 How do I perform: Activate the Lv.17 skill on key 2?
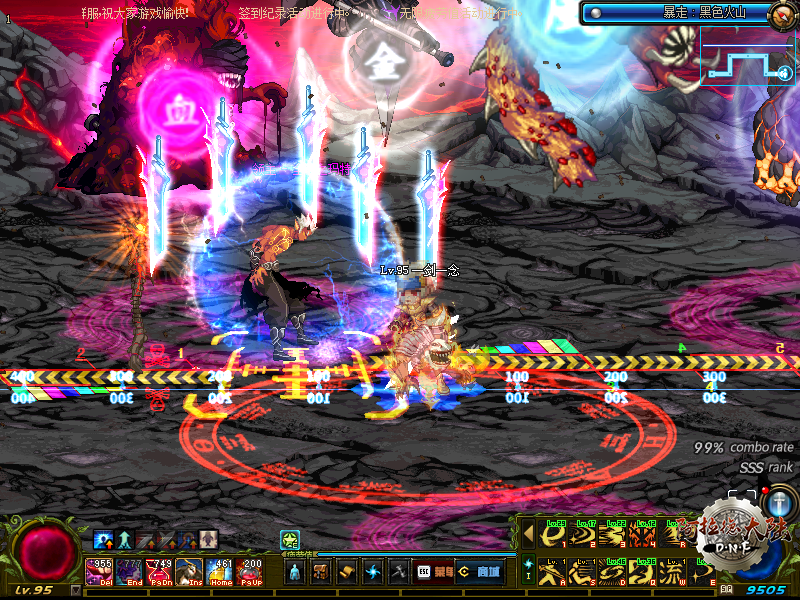click(x=583, y=535)
